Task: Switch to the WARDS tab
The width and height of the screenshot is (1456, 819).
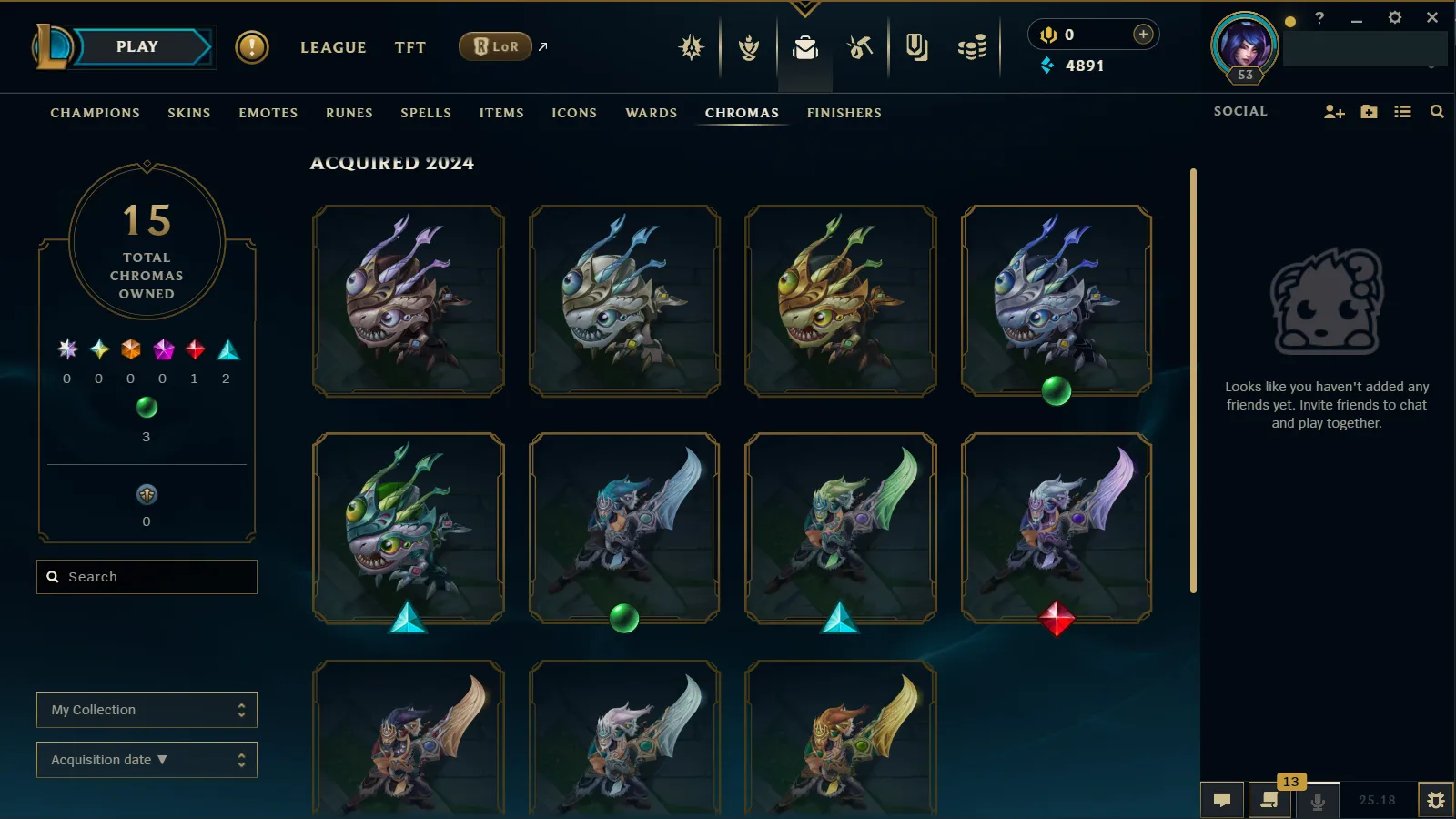Action: (x=650, y=113)
